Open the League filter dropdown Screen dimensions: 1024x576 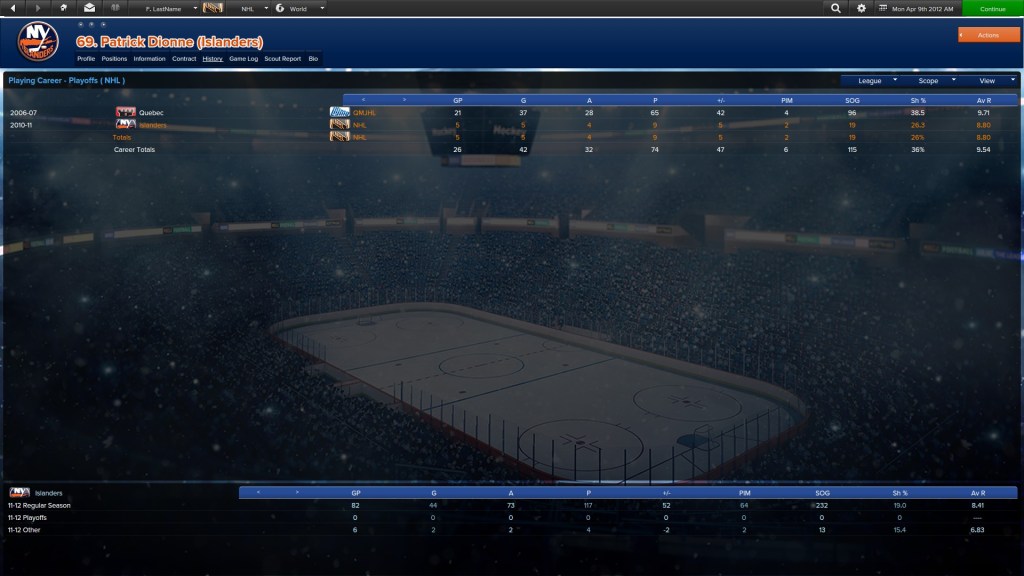874,80
